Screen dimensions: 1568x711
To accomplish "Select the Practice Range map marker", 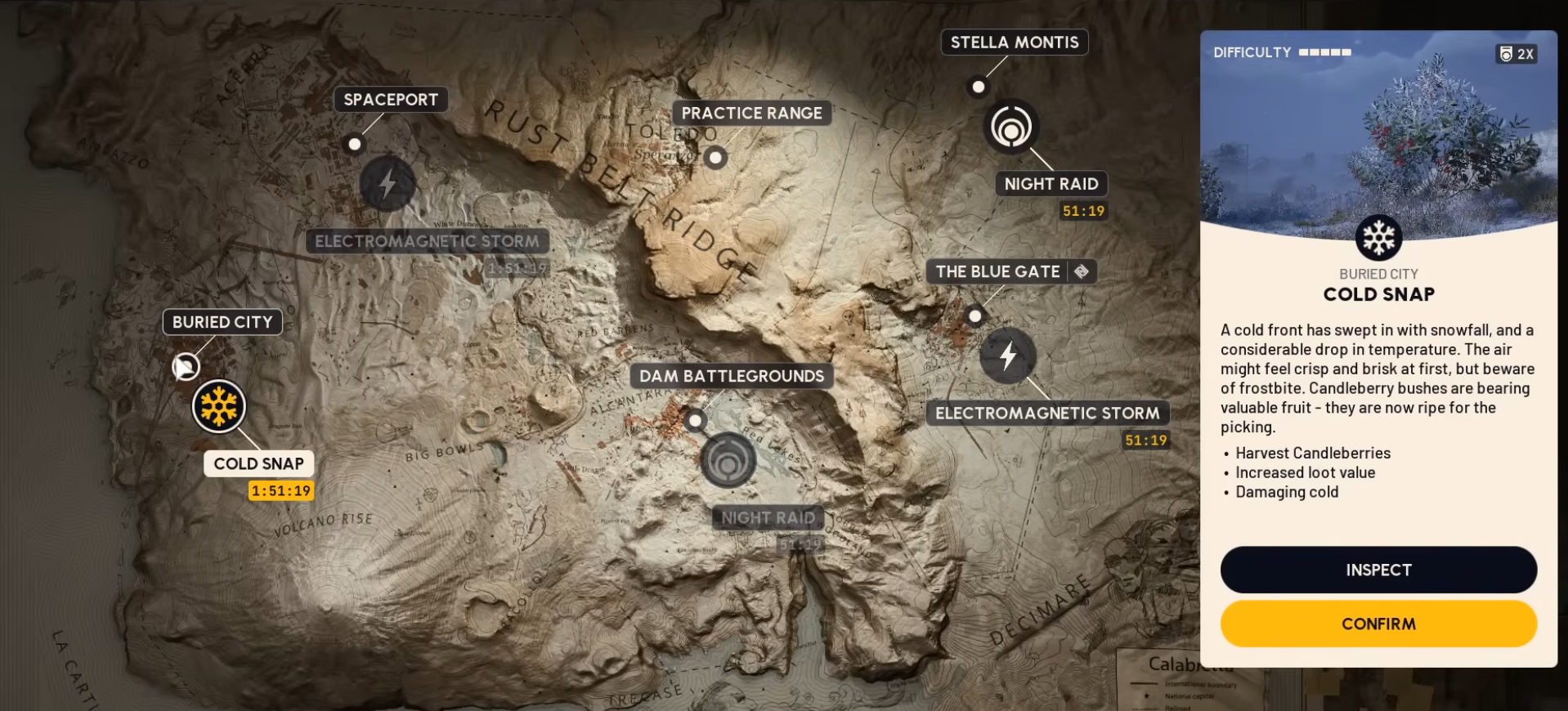I will pyautogui.click(x=715, y=158).
